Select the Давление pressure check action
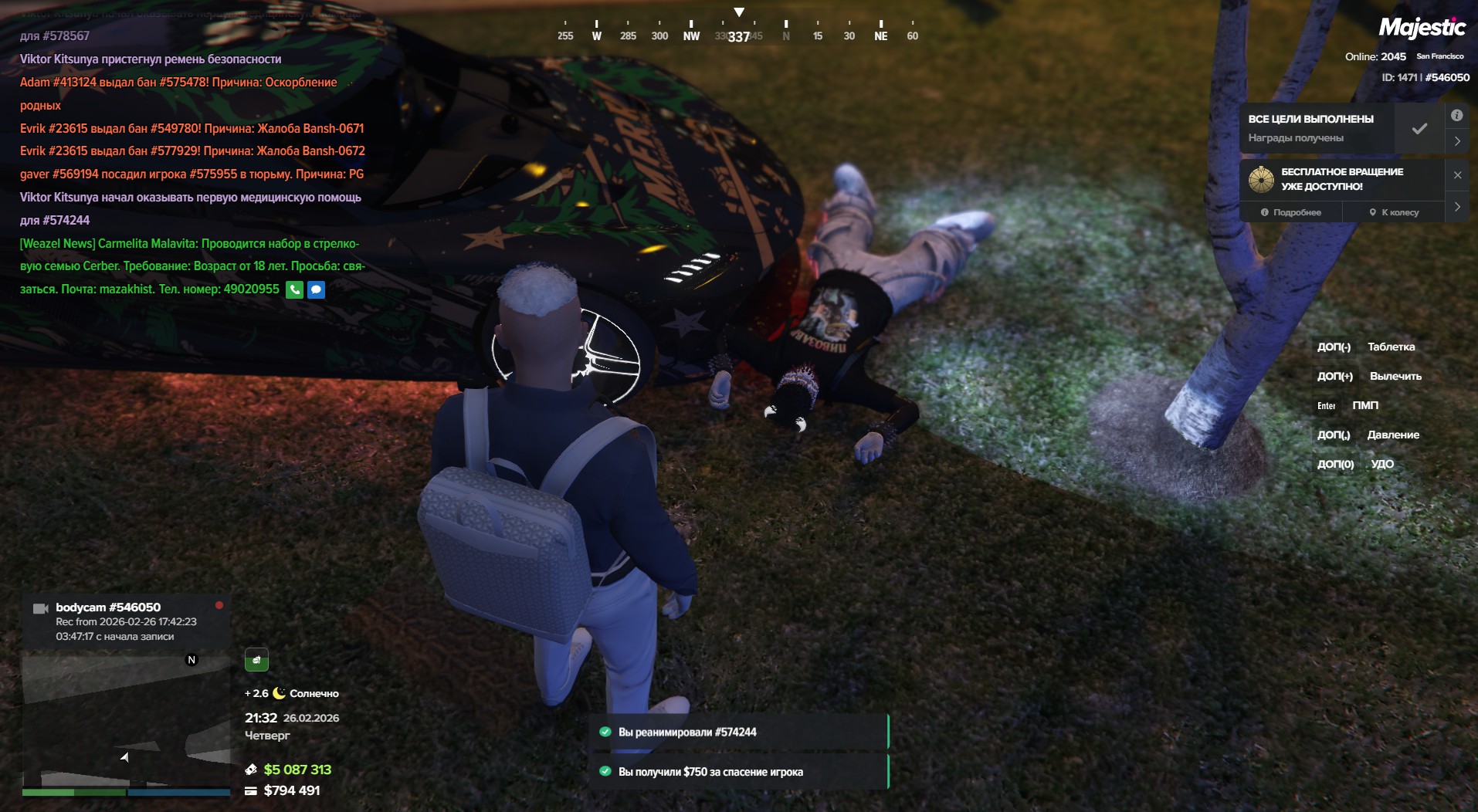 1392,435
